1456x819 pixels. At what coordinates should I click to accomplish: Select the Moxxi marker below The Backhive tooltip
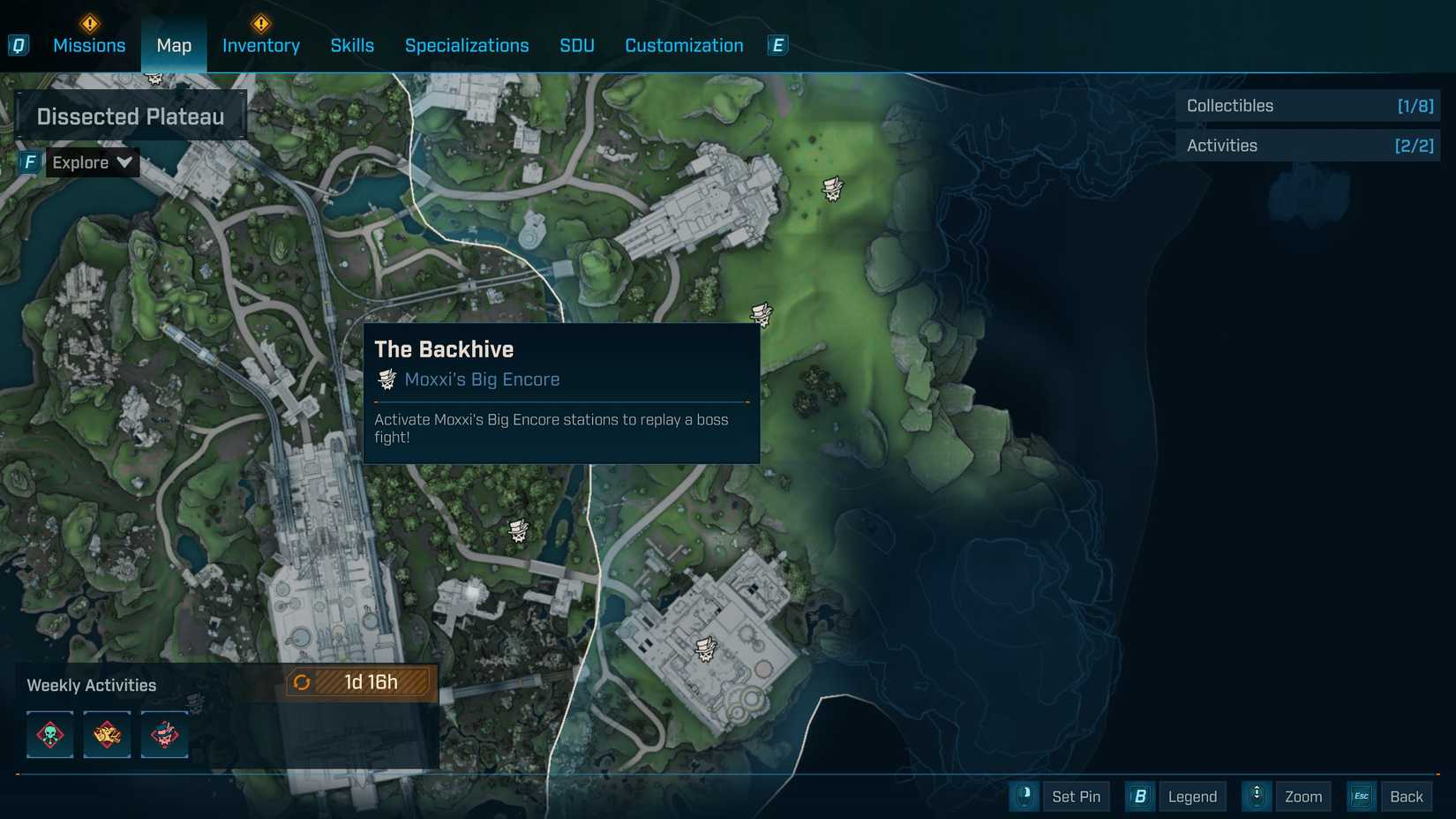tap(519, 530)
